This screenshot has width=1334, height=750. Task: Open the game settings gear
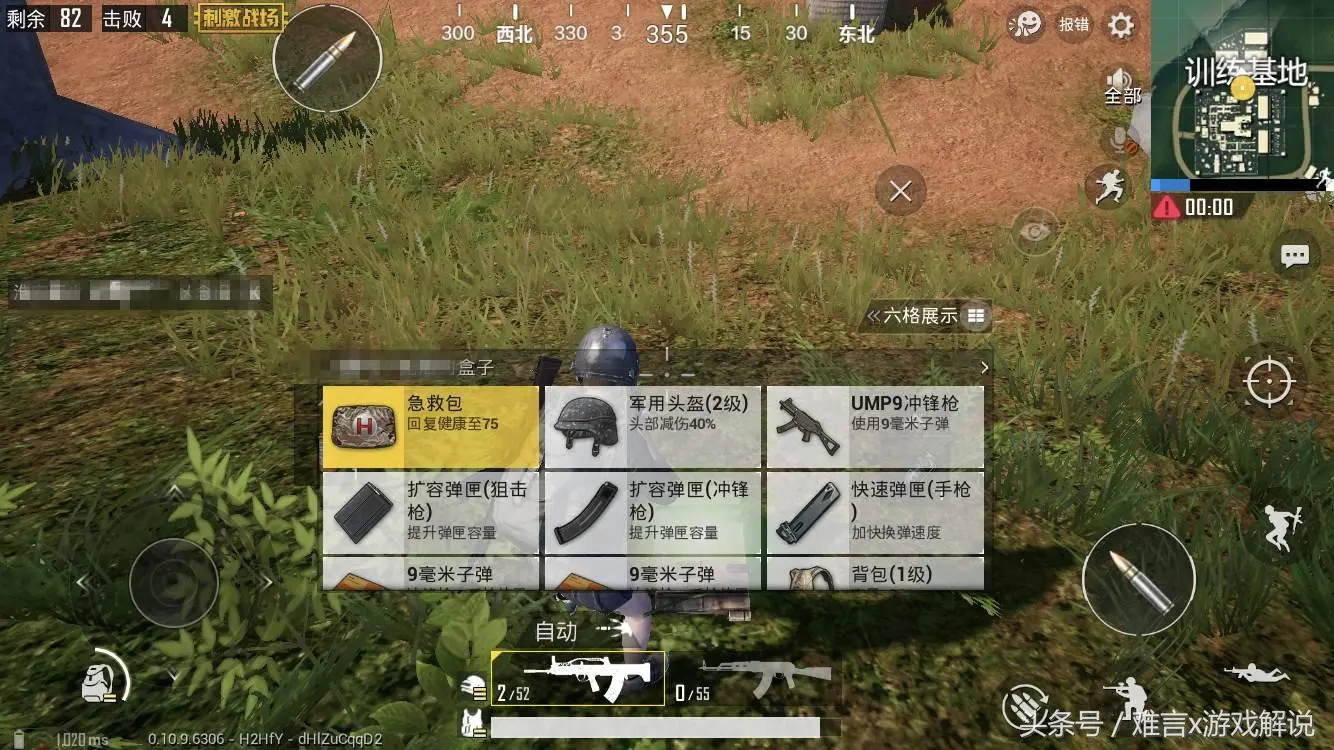(1120, 25)
